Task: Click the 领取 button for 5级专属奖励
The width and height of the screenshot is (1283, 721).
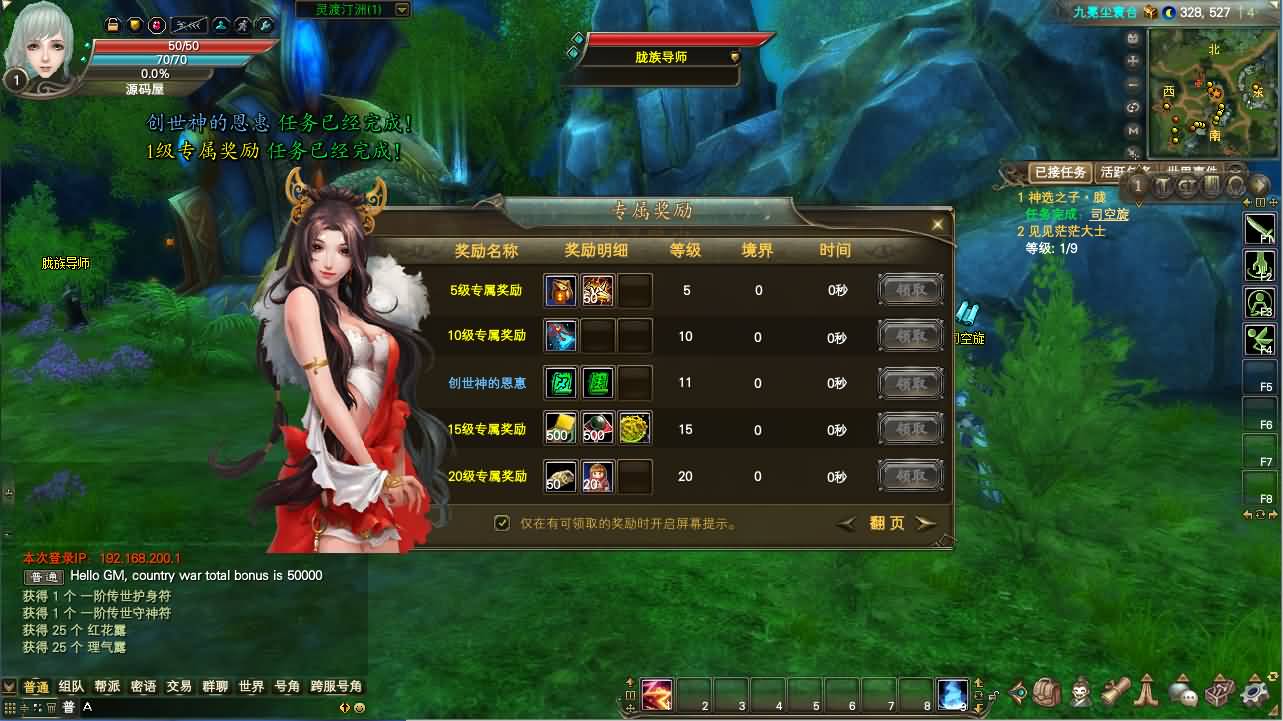Action: point(909,289)
